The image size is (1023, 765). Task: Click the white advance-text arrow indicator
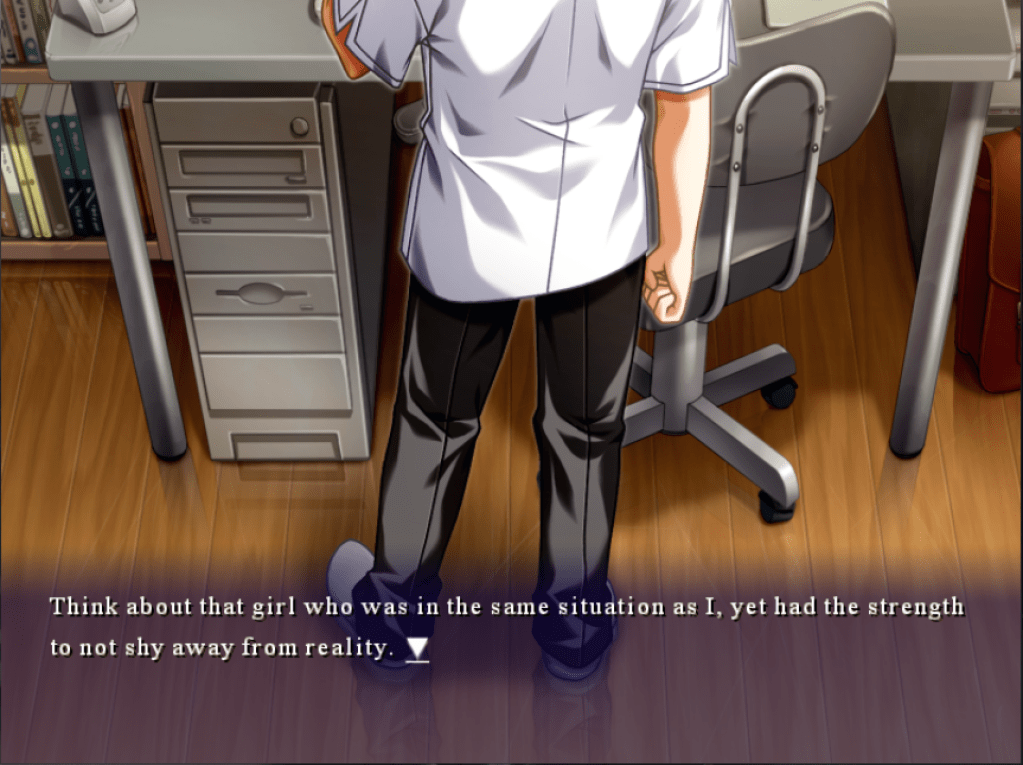418,649
